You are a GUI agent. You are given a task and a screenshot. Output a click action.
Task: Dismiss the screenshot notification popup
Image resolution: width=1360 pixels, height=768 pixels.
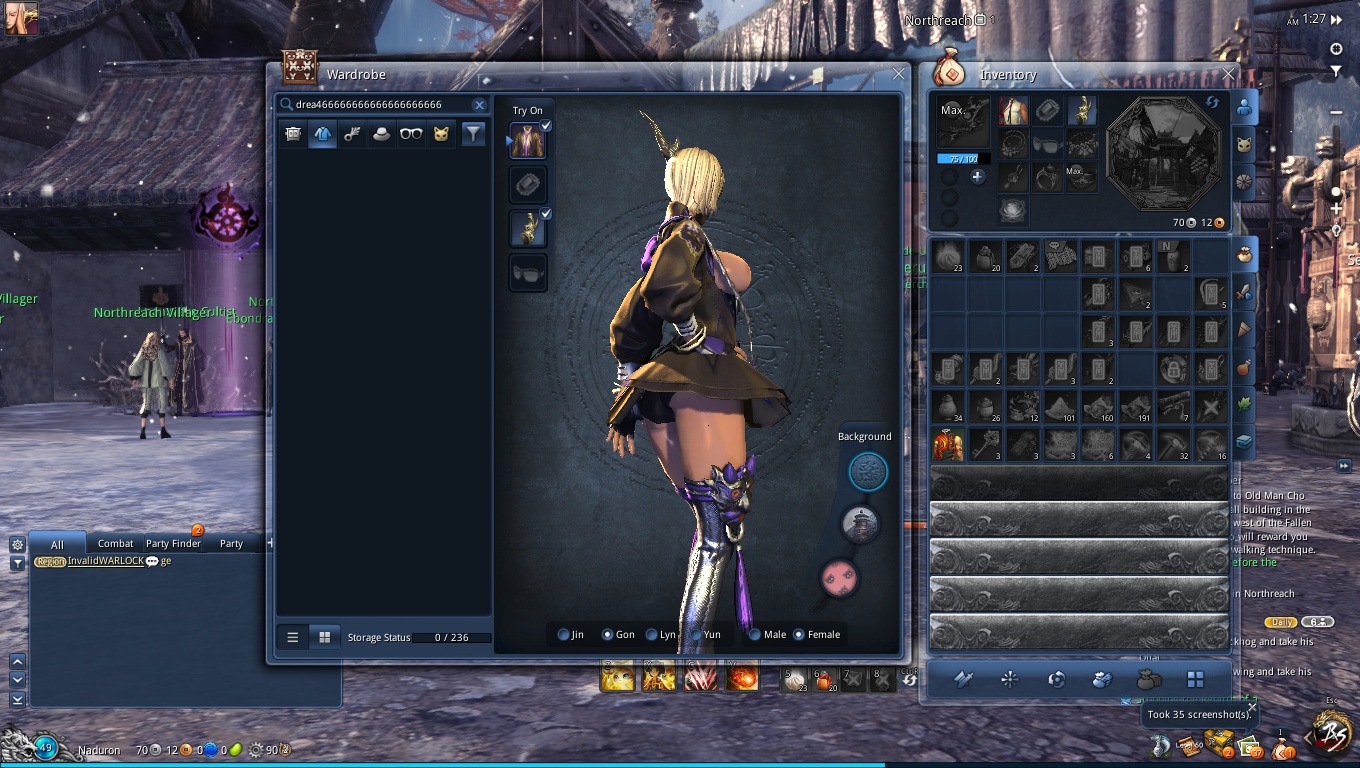(1252, 707)
